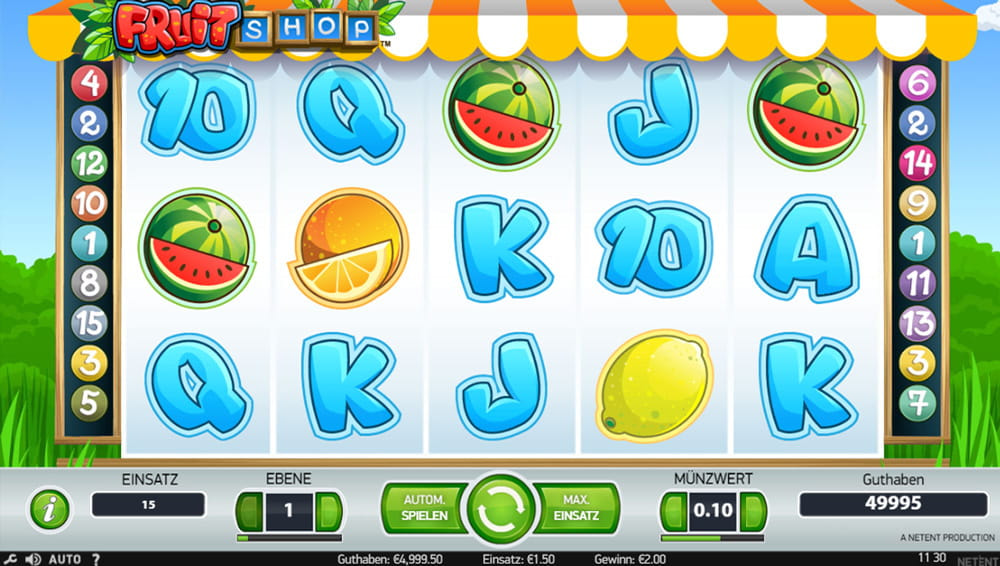Increase the Ebene bet level

(327, 511)
